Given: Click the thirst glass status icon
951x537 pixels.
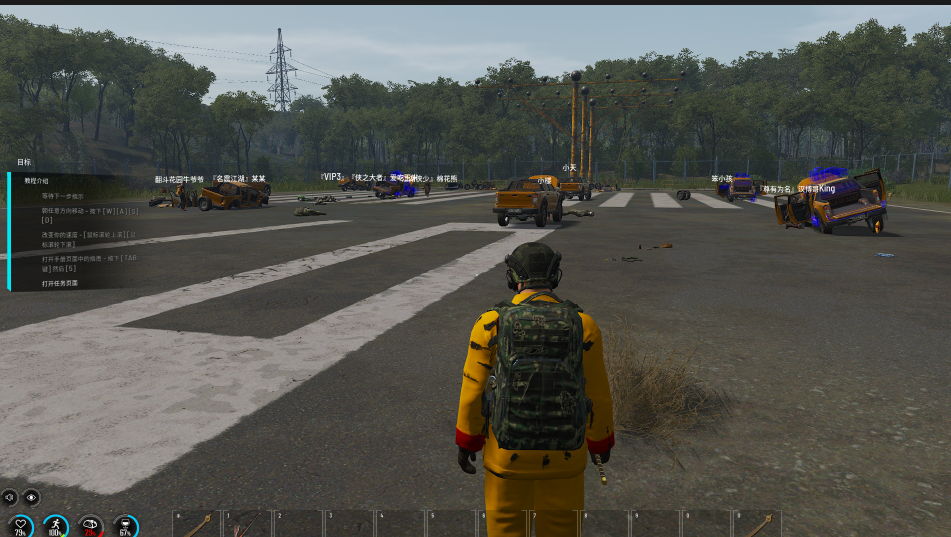Looking at the screenshot, I should (x=125, y=525).
